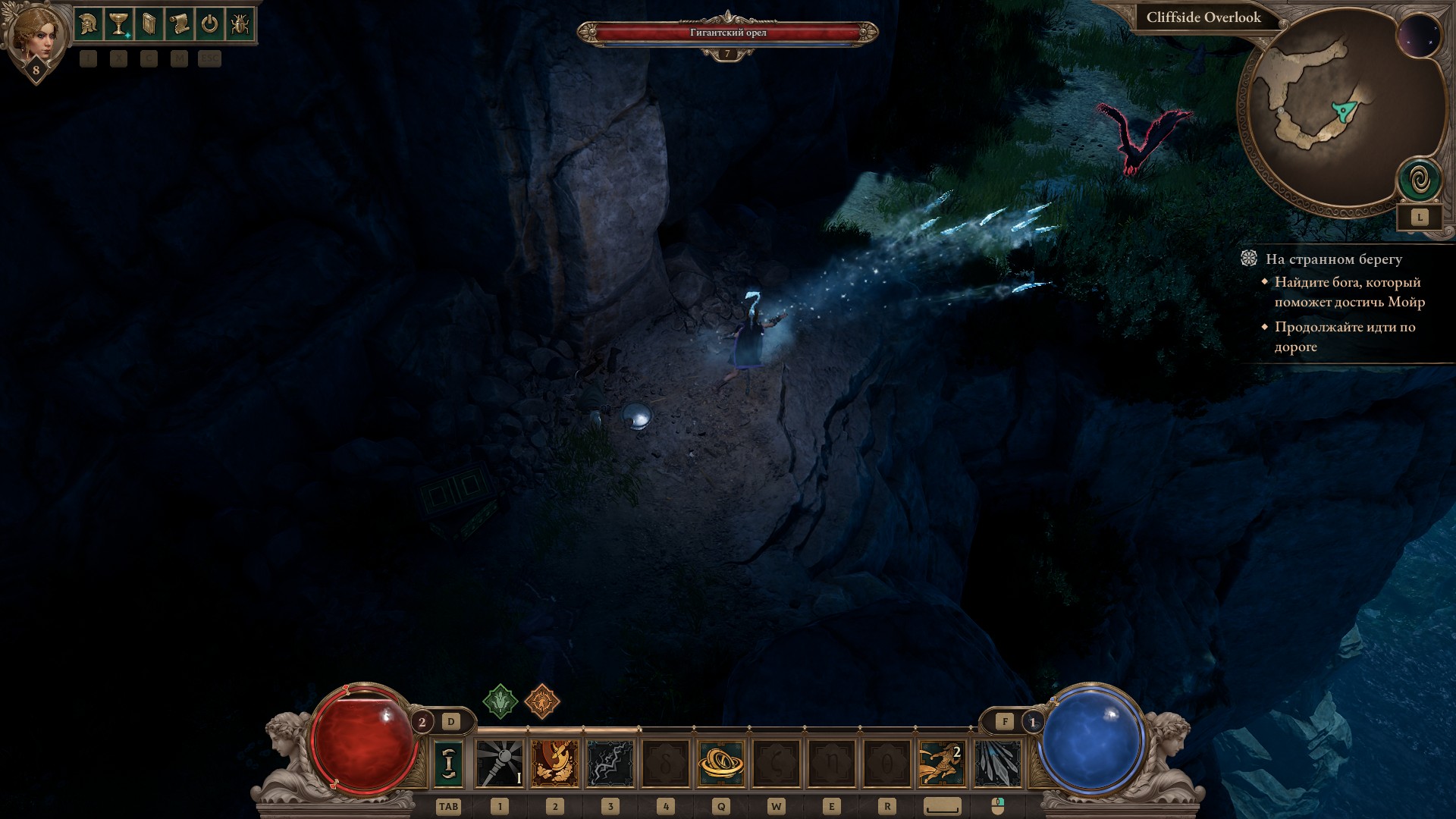The width and height of the screenshot is (1456, 819).
Task: Select the staff attack skill slot
Action: click(500, 763)
